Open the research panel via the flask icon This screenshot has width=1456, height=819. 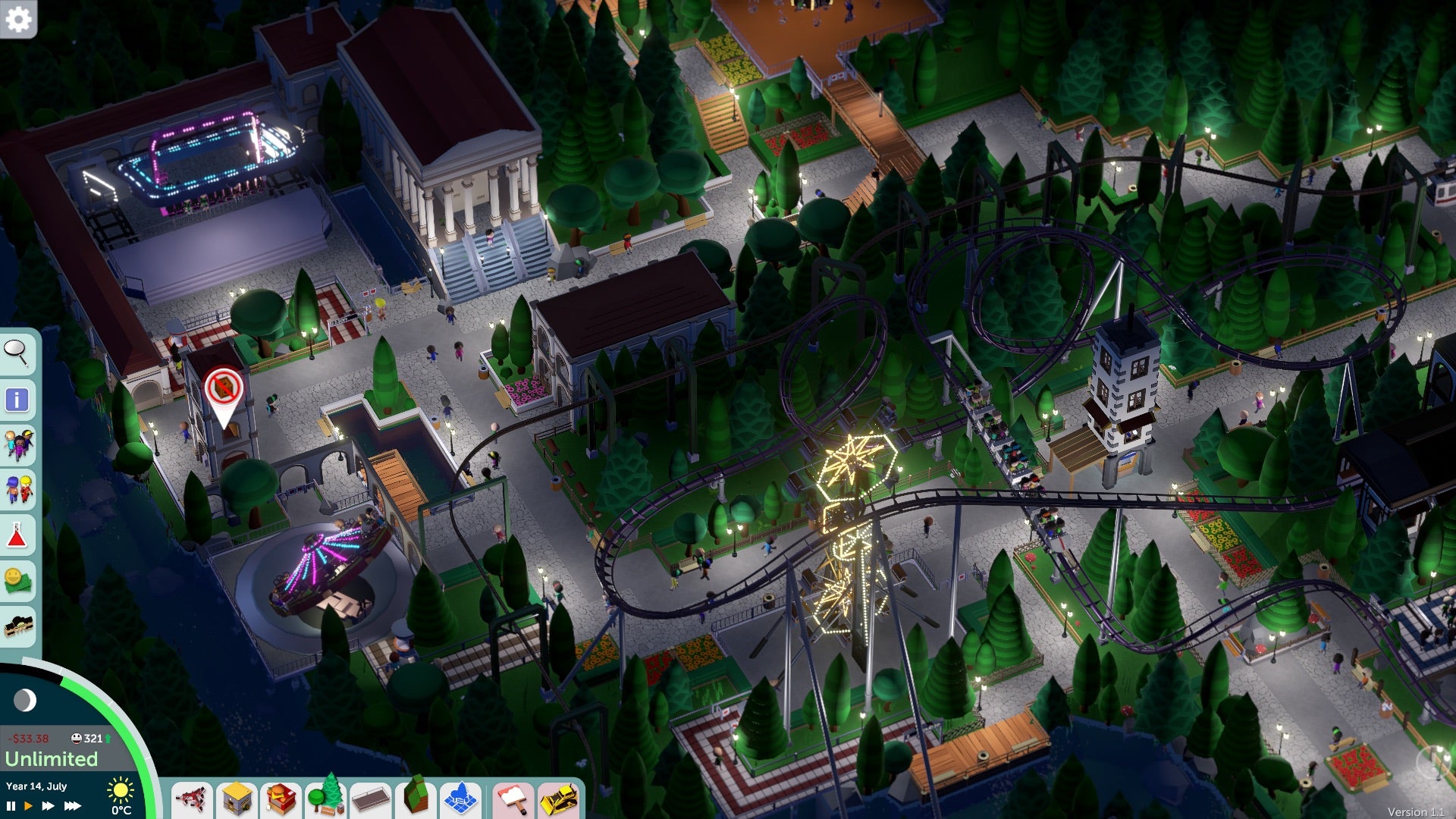click(17, 534)
